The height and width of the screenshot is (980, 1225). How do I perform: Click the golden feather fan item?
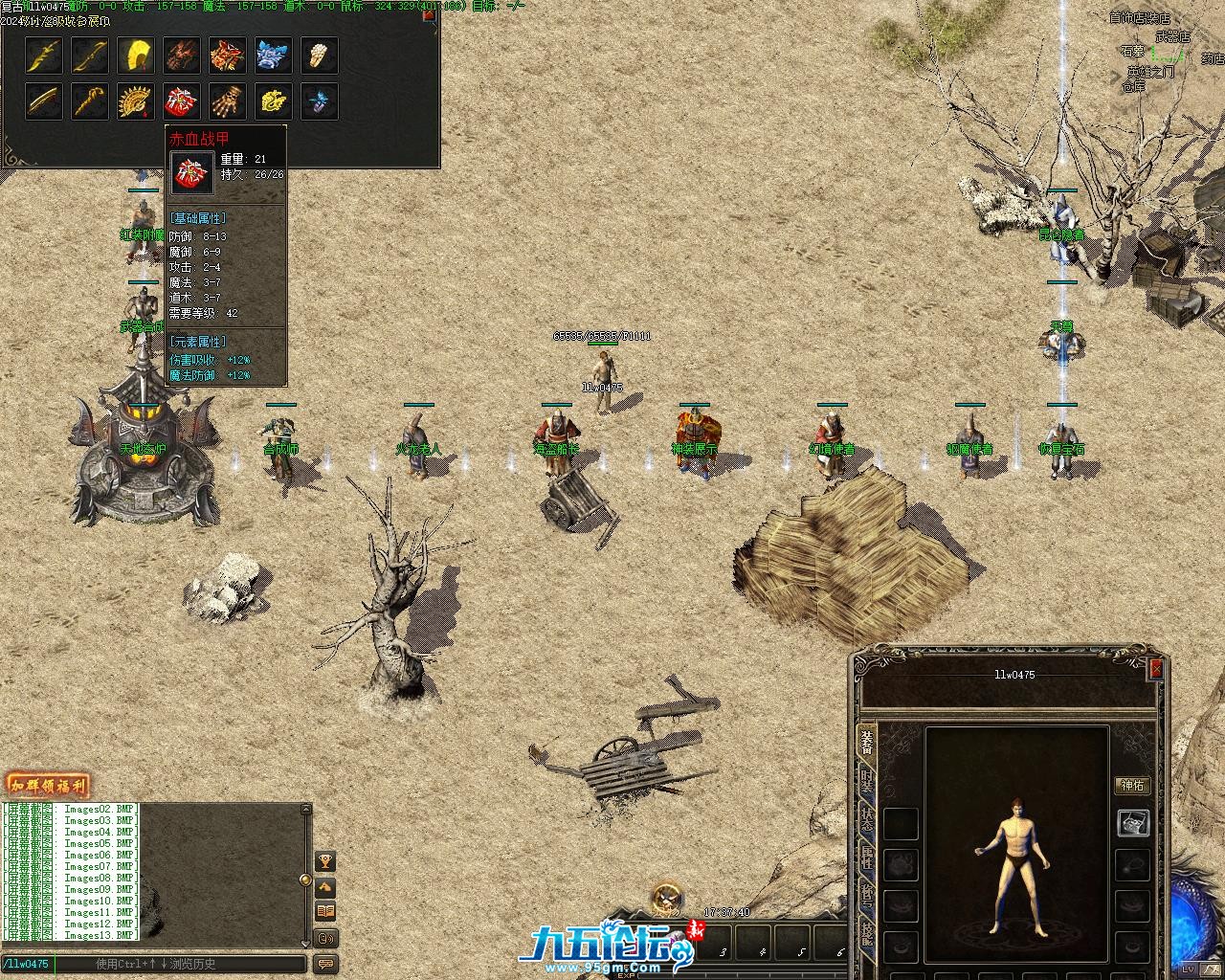135,56
